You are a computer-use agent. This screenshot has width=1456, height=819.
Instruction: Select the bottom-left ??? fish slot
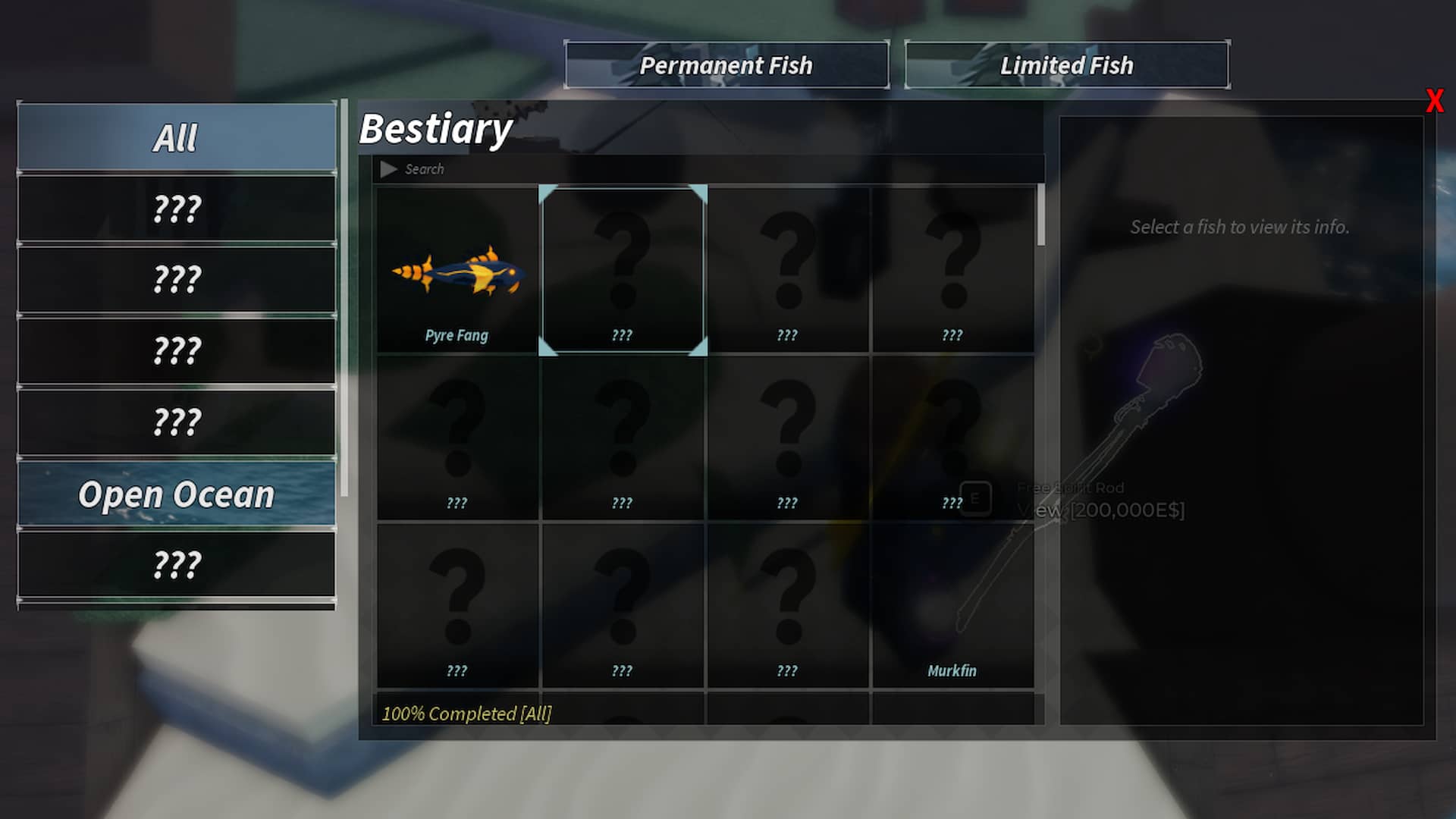click(x=456, y=607)
